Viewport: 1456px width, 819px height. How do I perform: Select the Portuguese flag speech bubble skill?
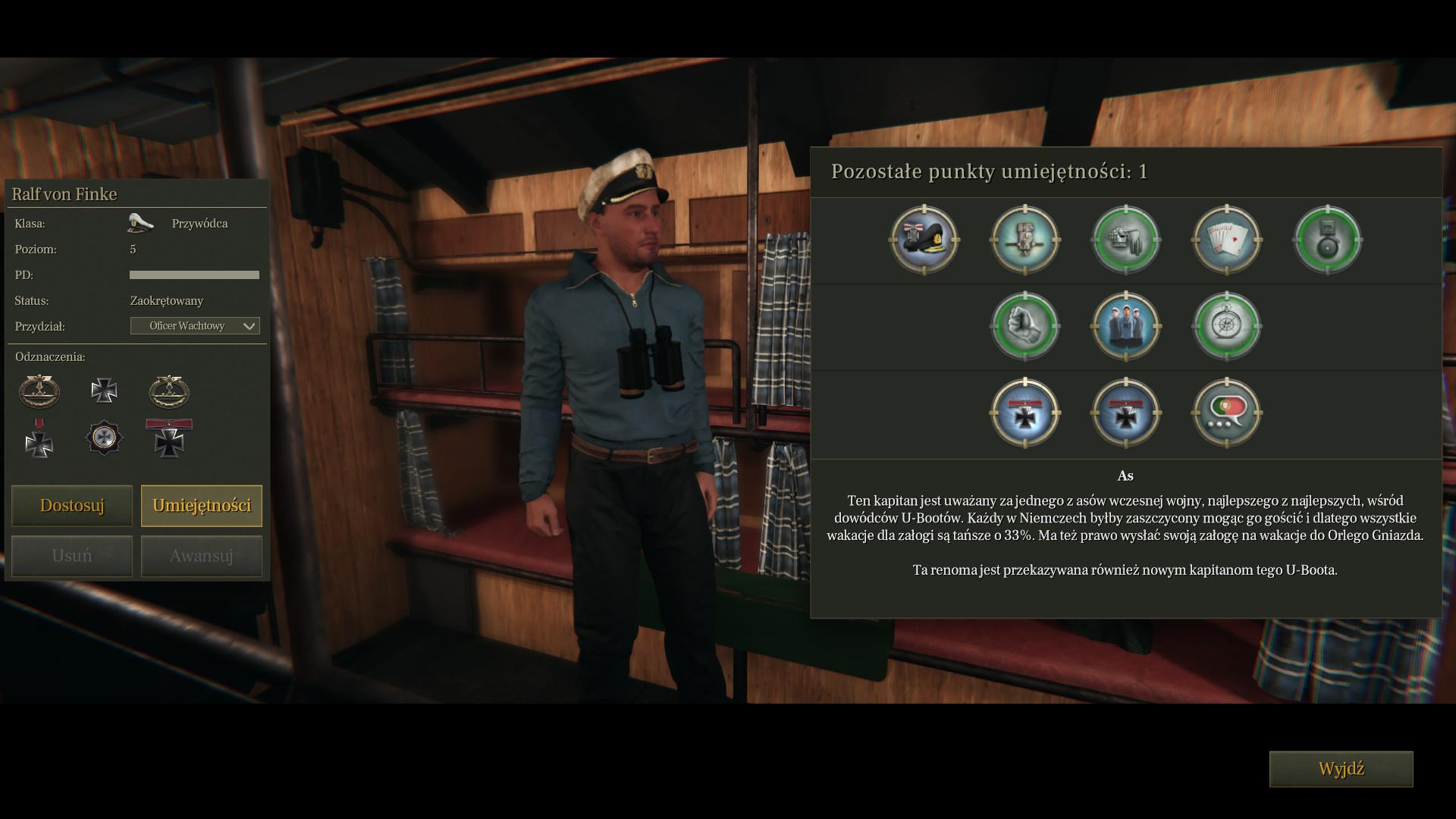tap(1227, 413)
